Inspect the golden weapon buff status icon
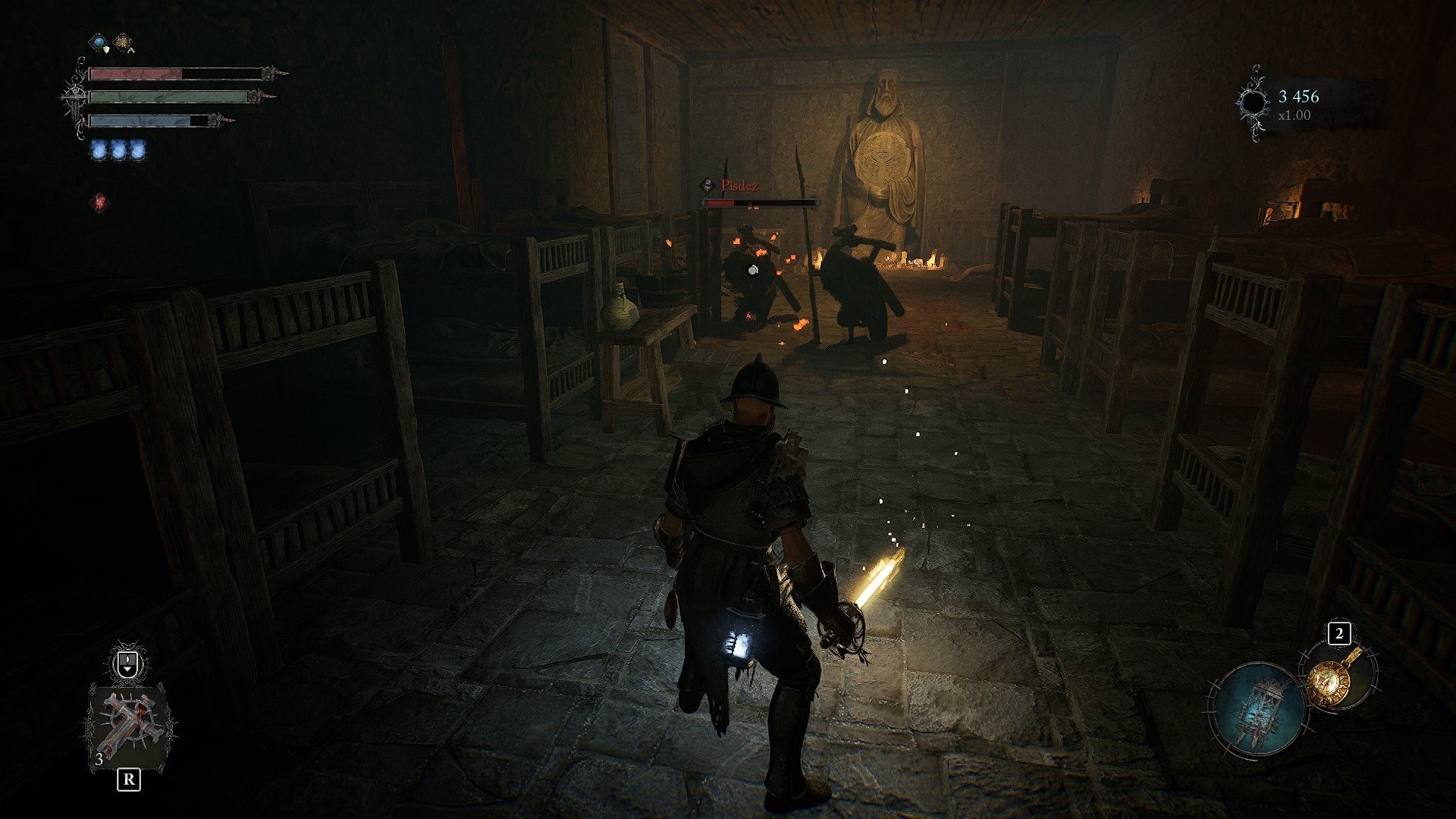 122,42
